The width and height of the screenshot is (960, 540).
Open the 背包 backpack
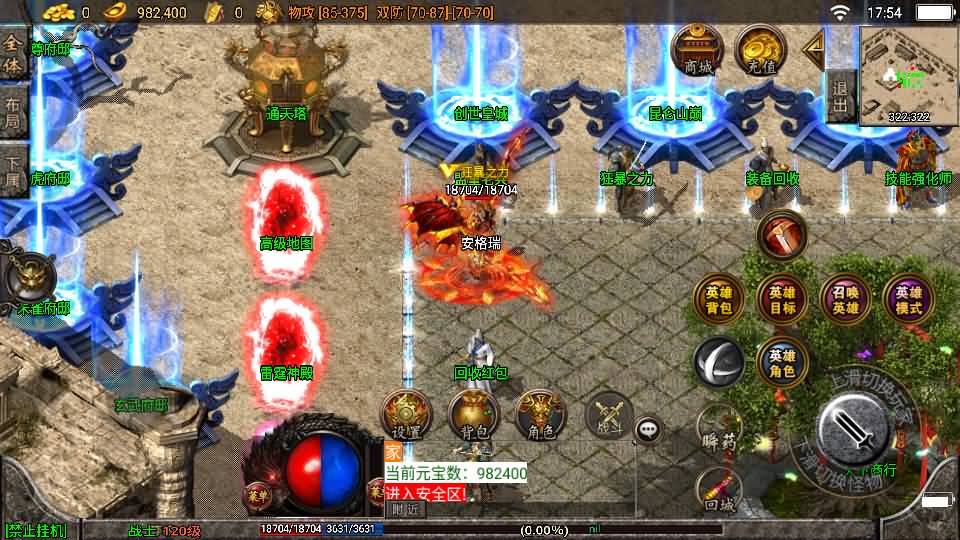pos(474,415)
